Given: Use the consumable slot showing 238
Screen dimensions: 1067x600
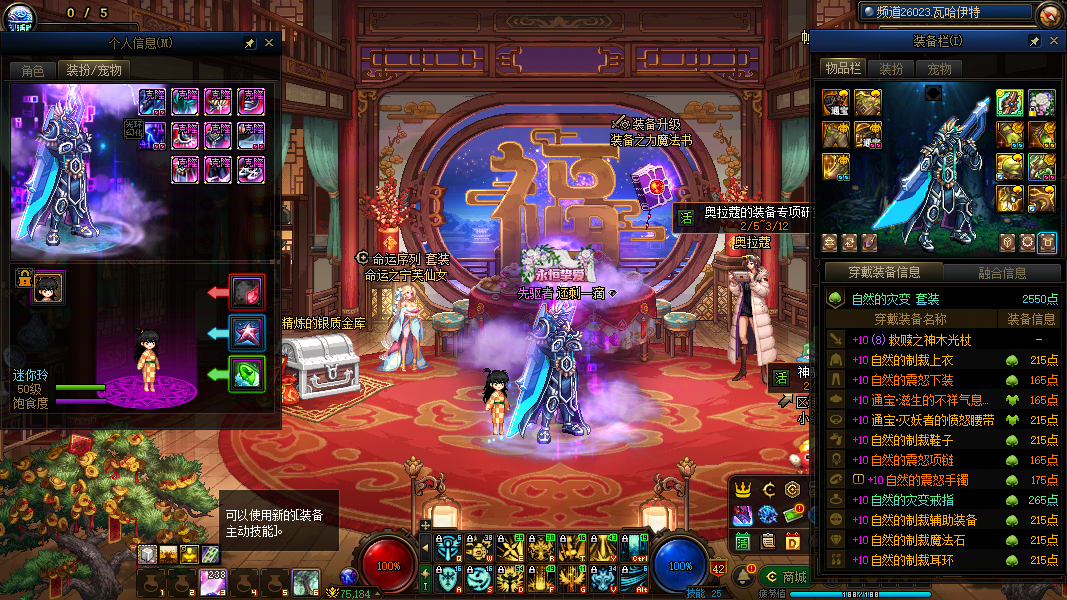Looking at the screenshot, I should [213, 582].
